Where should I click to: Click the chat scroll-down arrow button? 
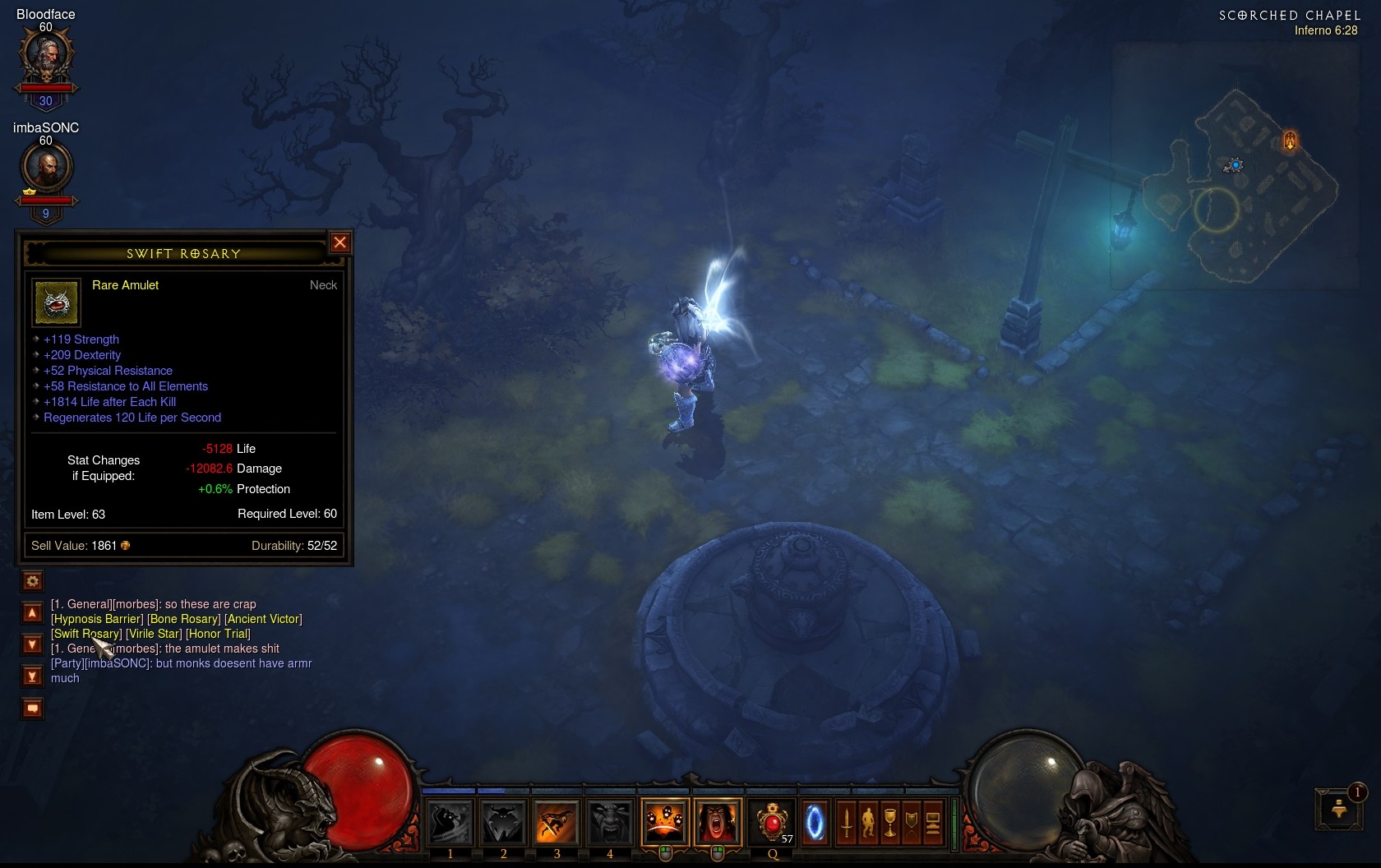point(32,644)
